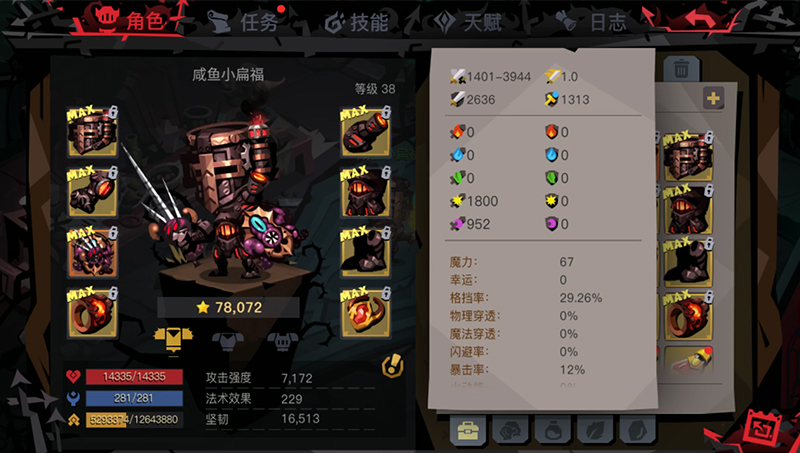This screenshot has width=800, height=453.
Task: Inspect the equipped hooded armor slot
Action: 366,192
